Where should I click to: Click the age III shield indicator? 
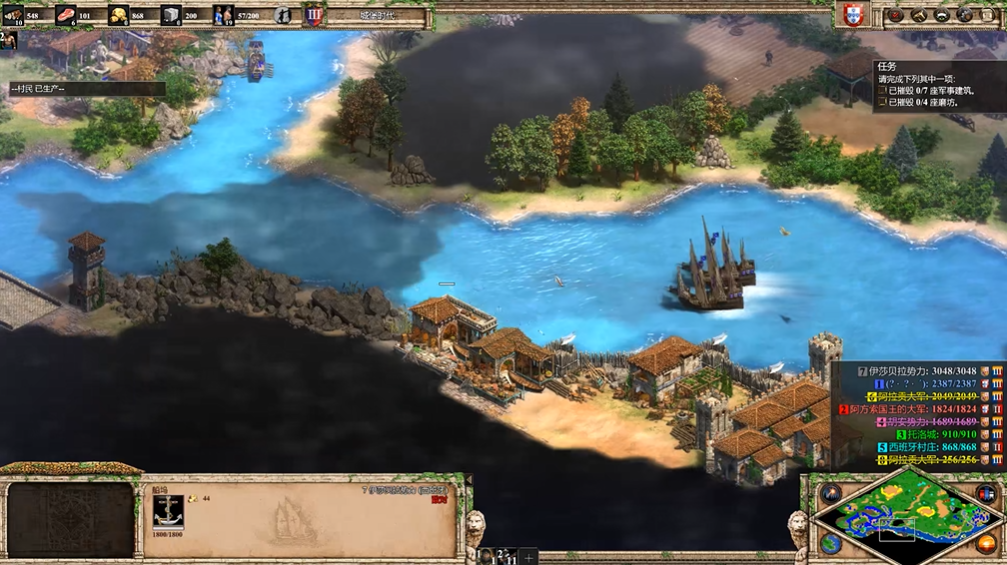point(314,15)
